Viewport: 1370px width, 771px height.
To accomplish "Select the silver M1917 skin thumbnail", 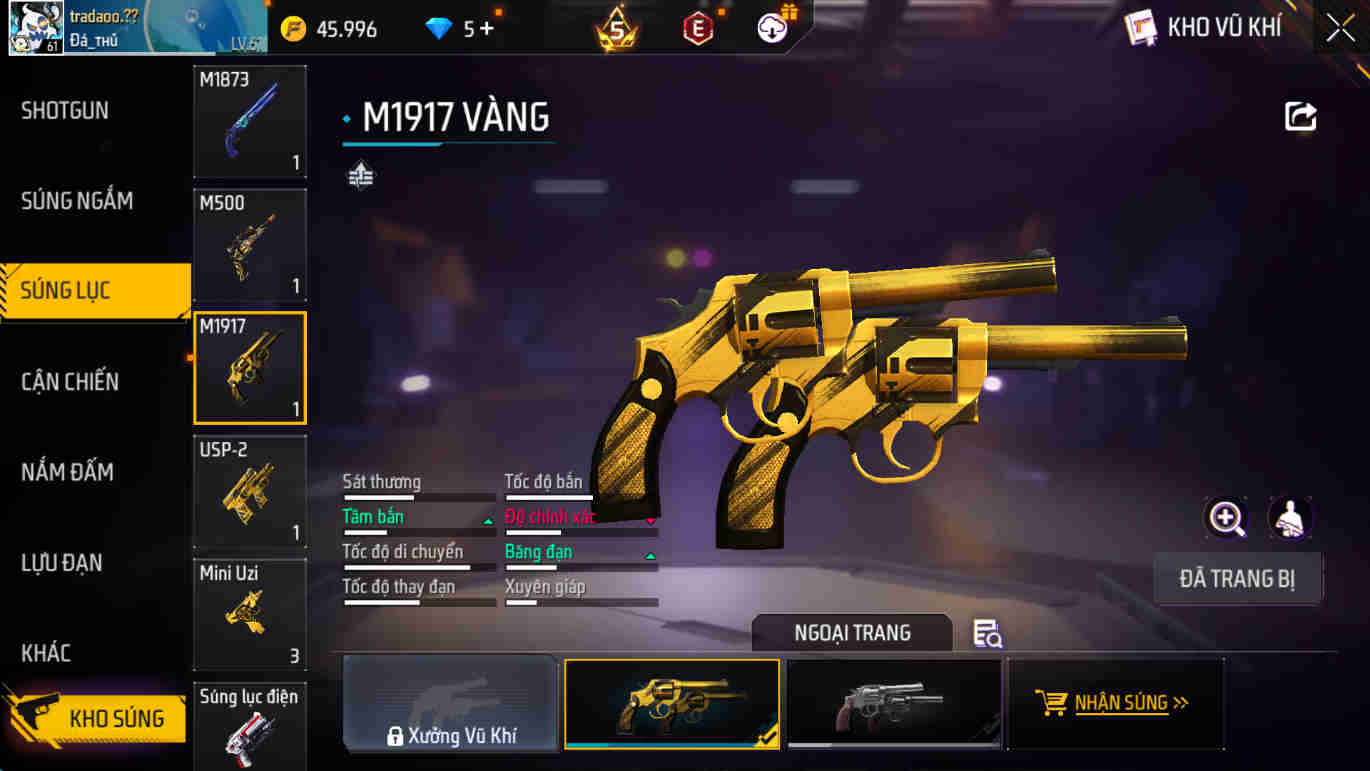I will tap(893, 703).
